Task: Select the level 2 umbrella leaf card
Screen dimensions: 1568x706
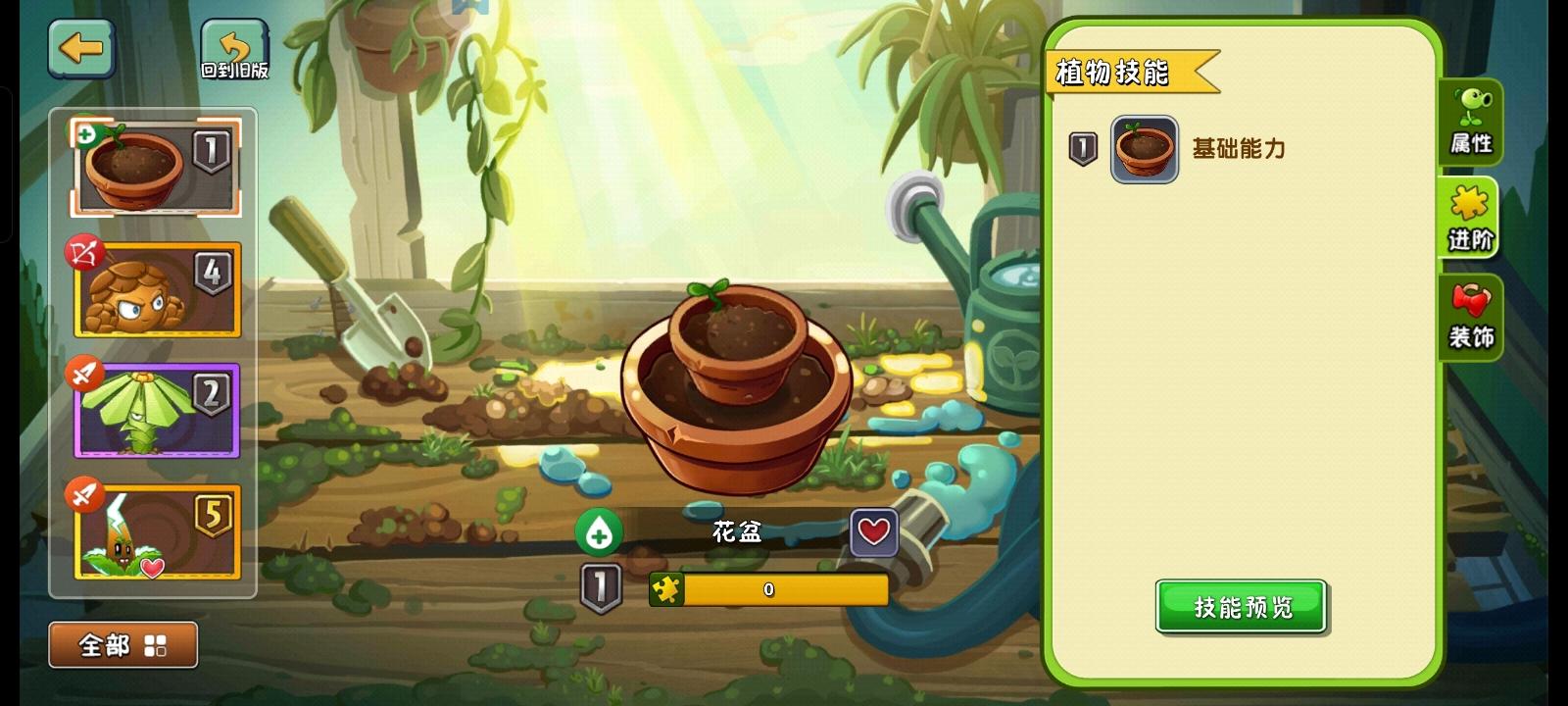Action: click(x=155, y=410)
